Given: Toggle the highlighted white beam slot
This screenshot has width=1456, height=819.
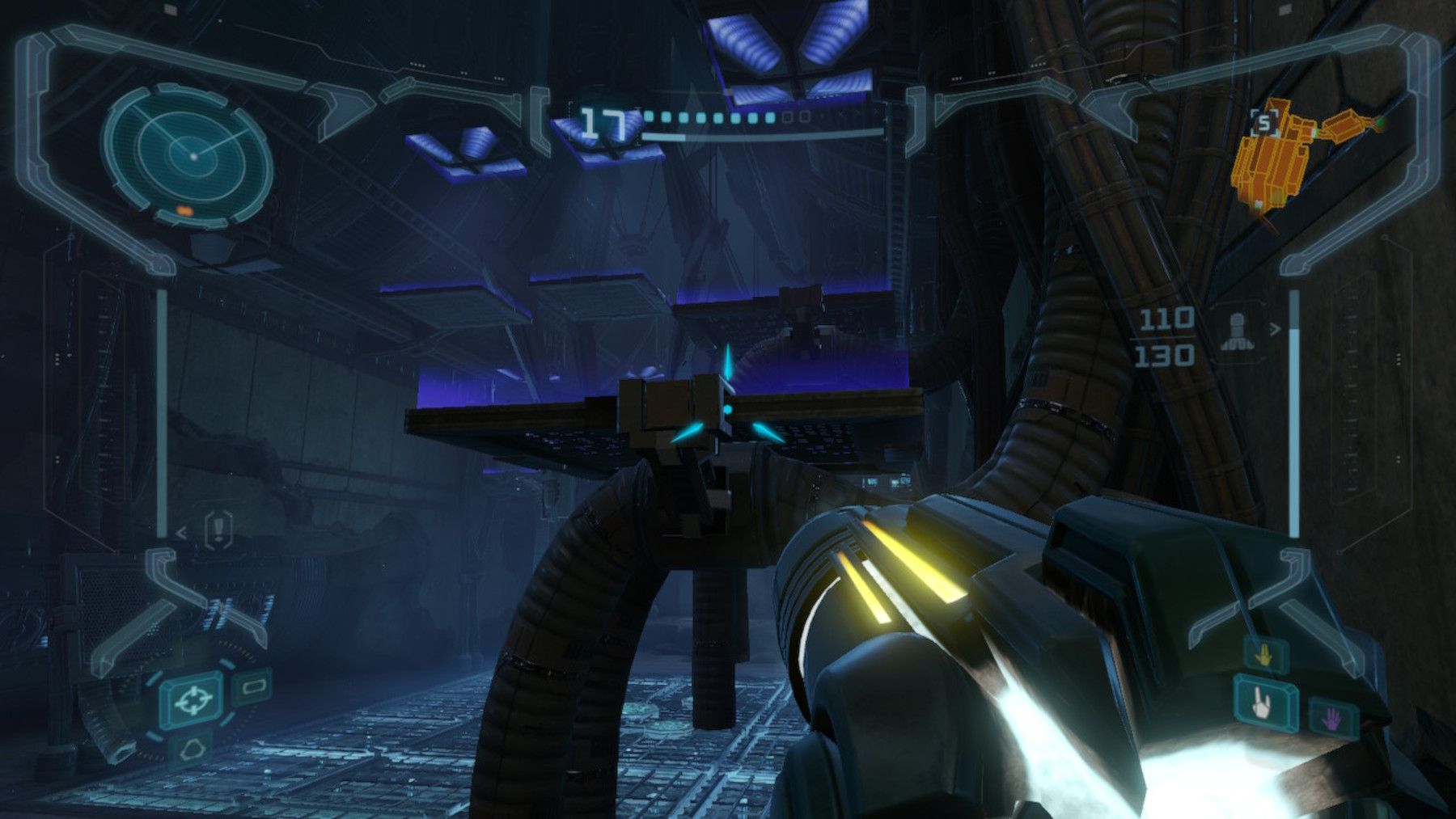Looking at the screenshot, I should pos(1261,703).
